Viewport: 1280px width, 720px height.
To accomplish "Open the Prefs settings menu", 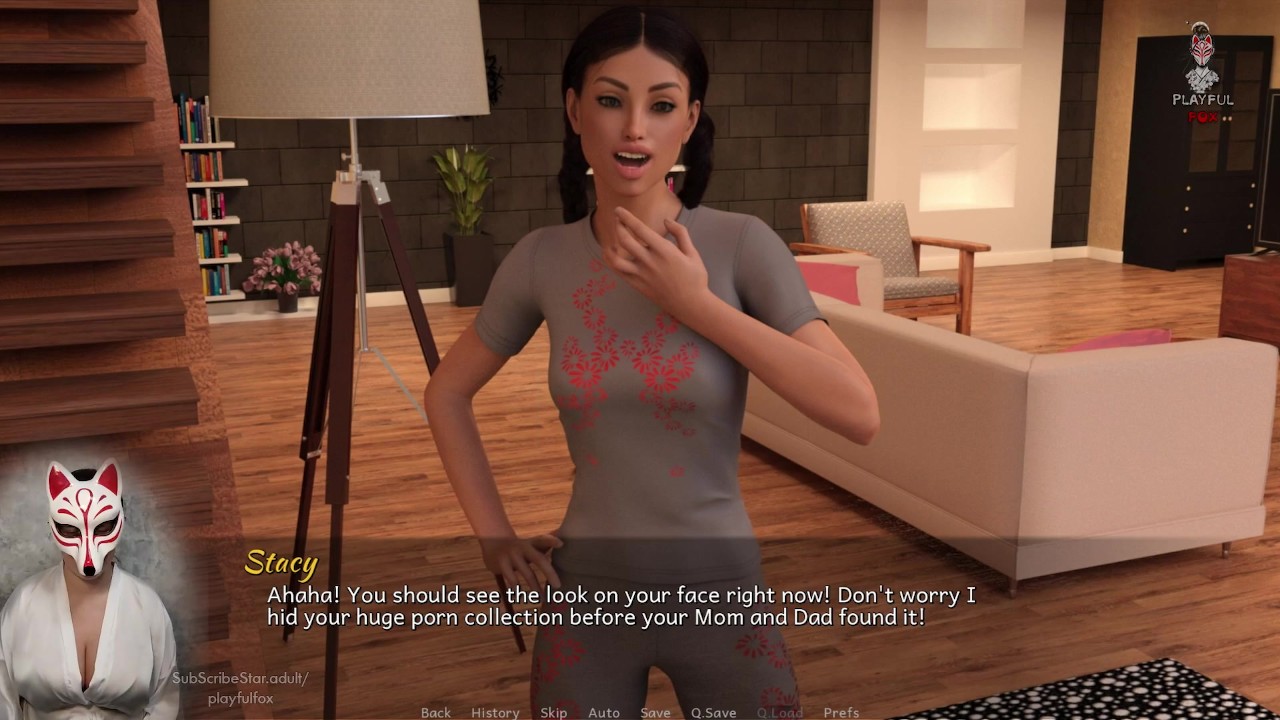I will coord(841,712).
